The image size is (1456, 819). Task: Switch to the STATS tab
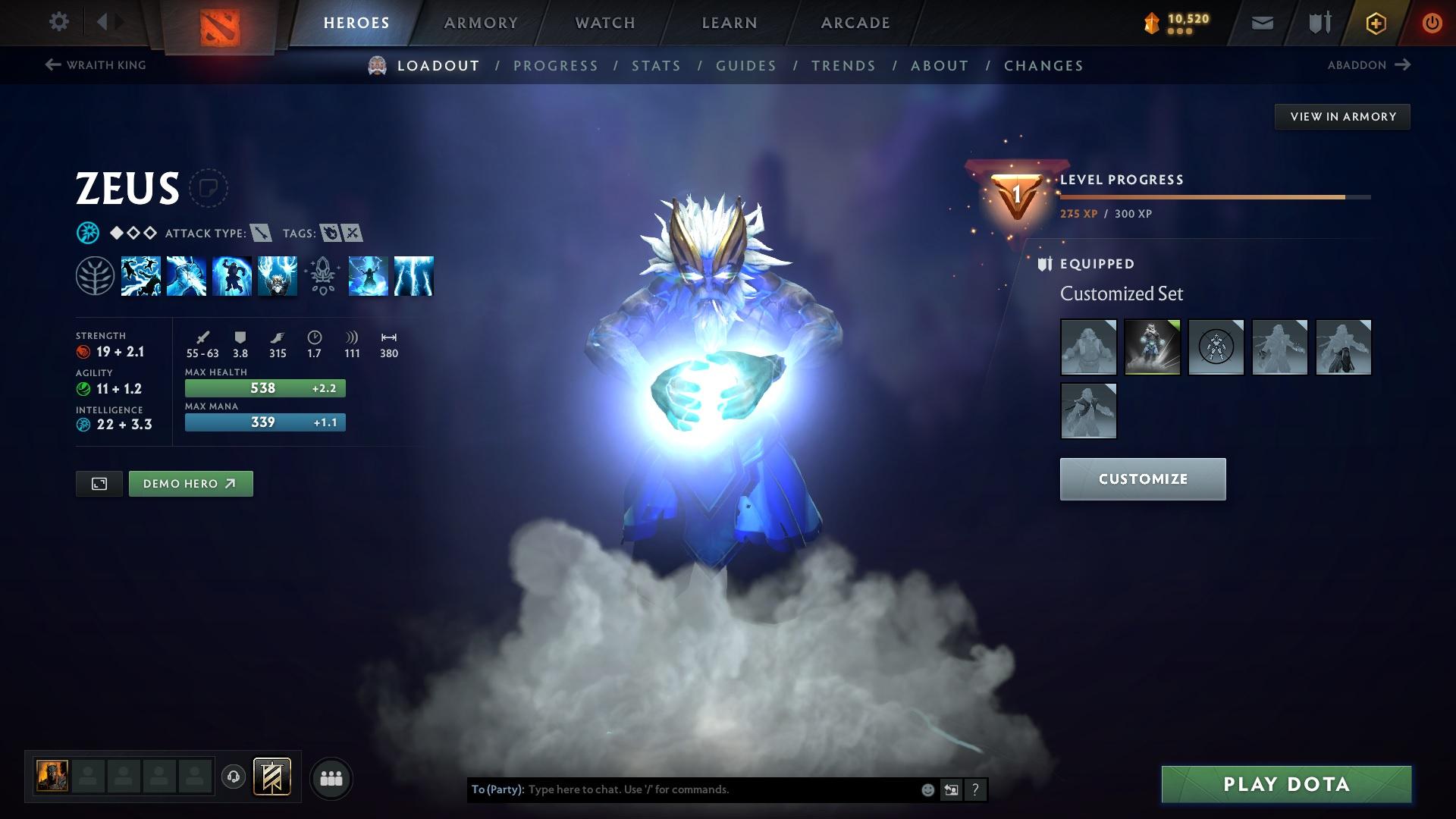[657, 66]
